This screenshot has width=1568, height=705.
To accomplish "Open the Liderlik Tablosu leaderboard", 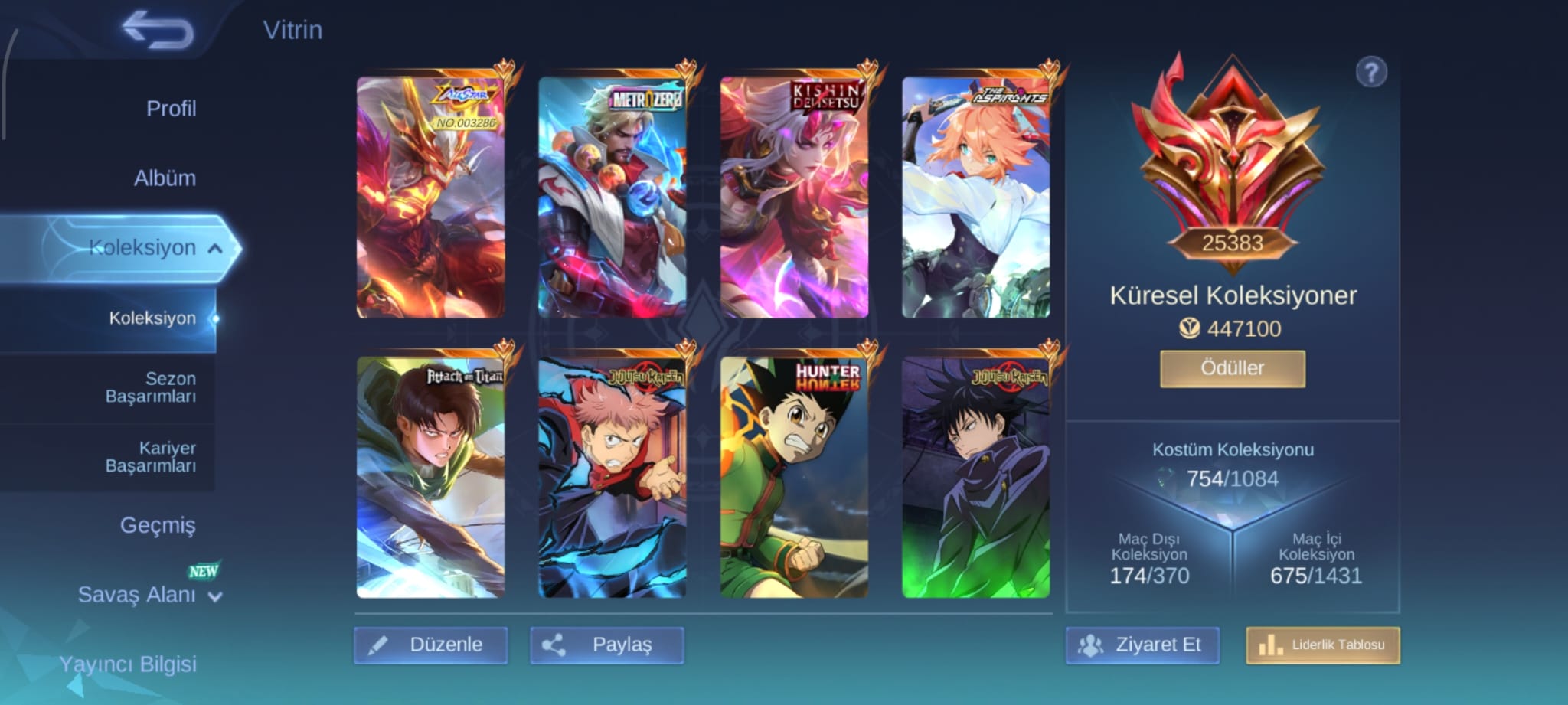I will click(x=1323, y=645).
